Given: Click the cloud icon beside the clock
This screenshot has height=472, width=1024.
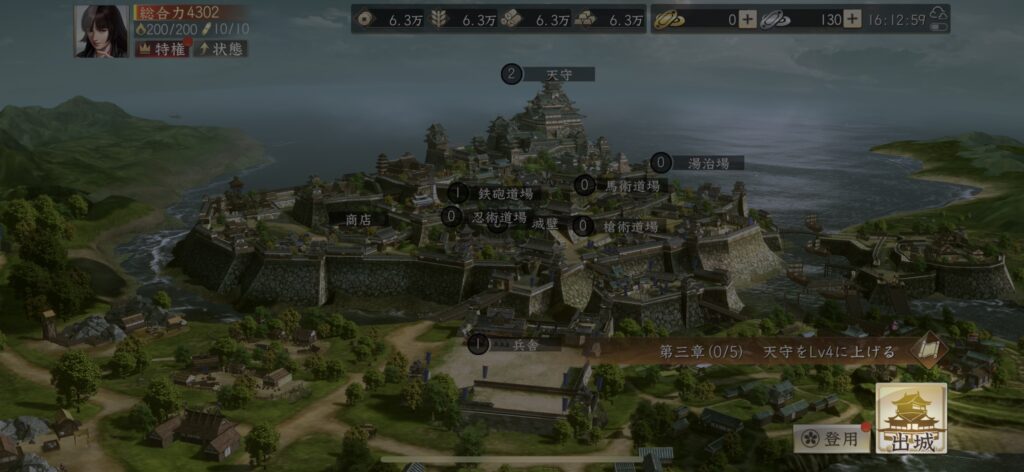Looking at the screenshot, I should click(x=937, y=17).
